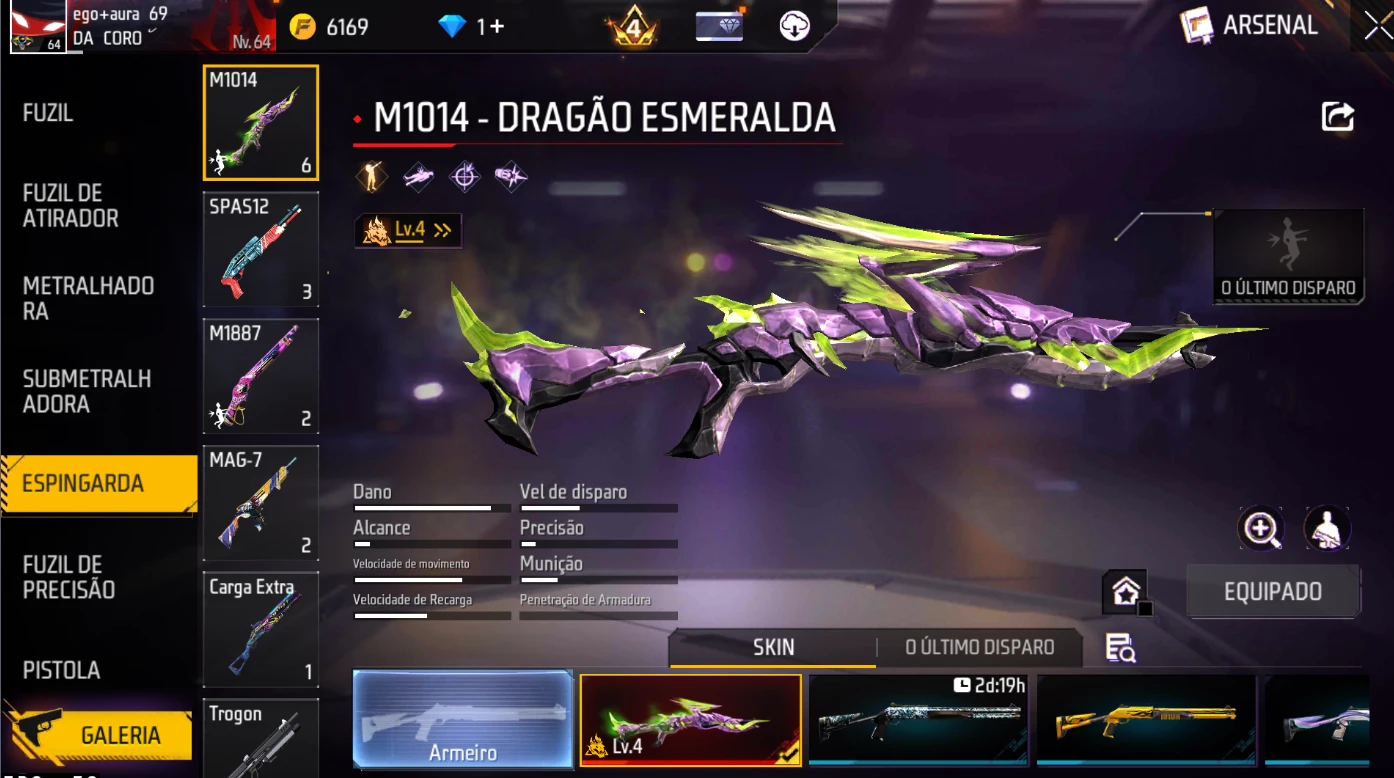Select the SPAS12 shotgun tile
The height and width of the screenshot is (778, 1394).
pos(261,250)
